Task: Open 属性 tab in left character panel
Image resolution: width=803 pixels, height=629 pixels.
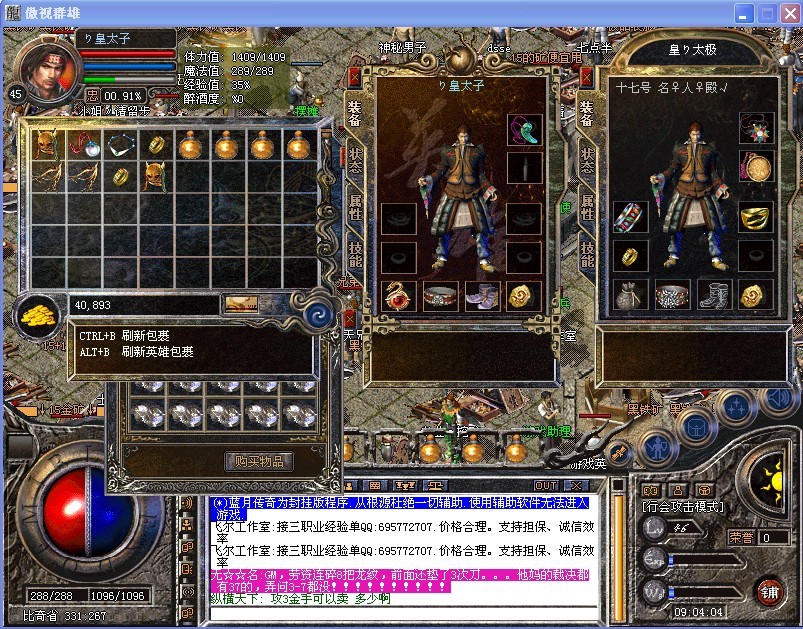Action: [355, 208]
